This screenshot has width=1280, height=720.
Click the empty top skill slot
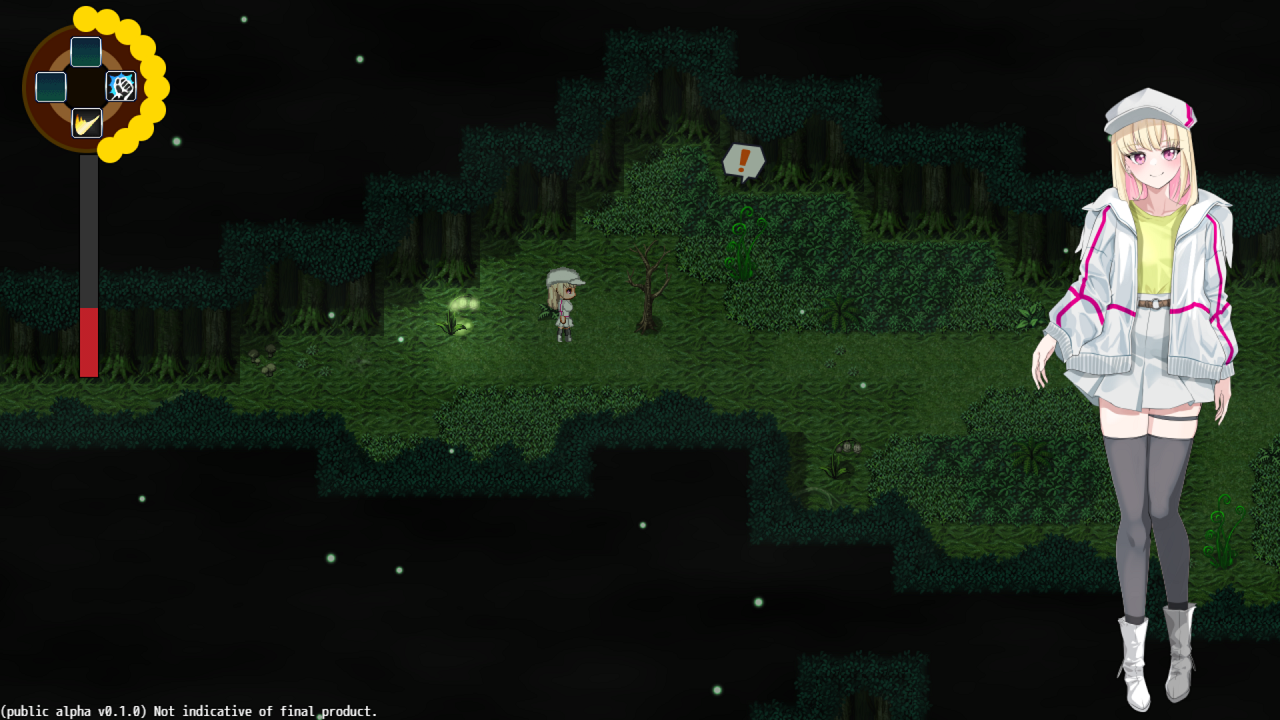click(85, 52)
